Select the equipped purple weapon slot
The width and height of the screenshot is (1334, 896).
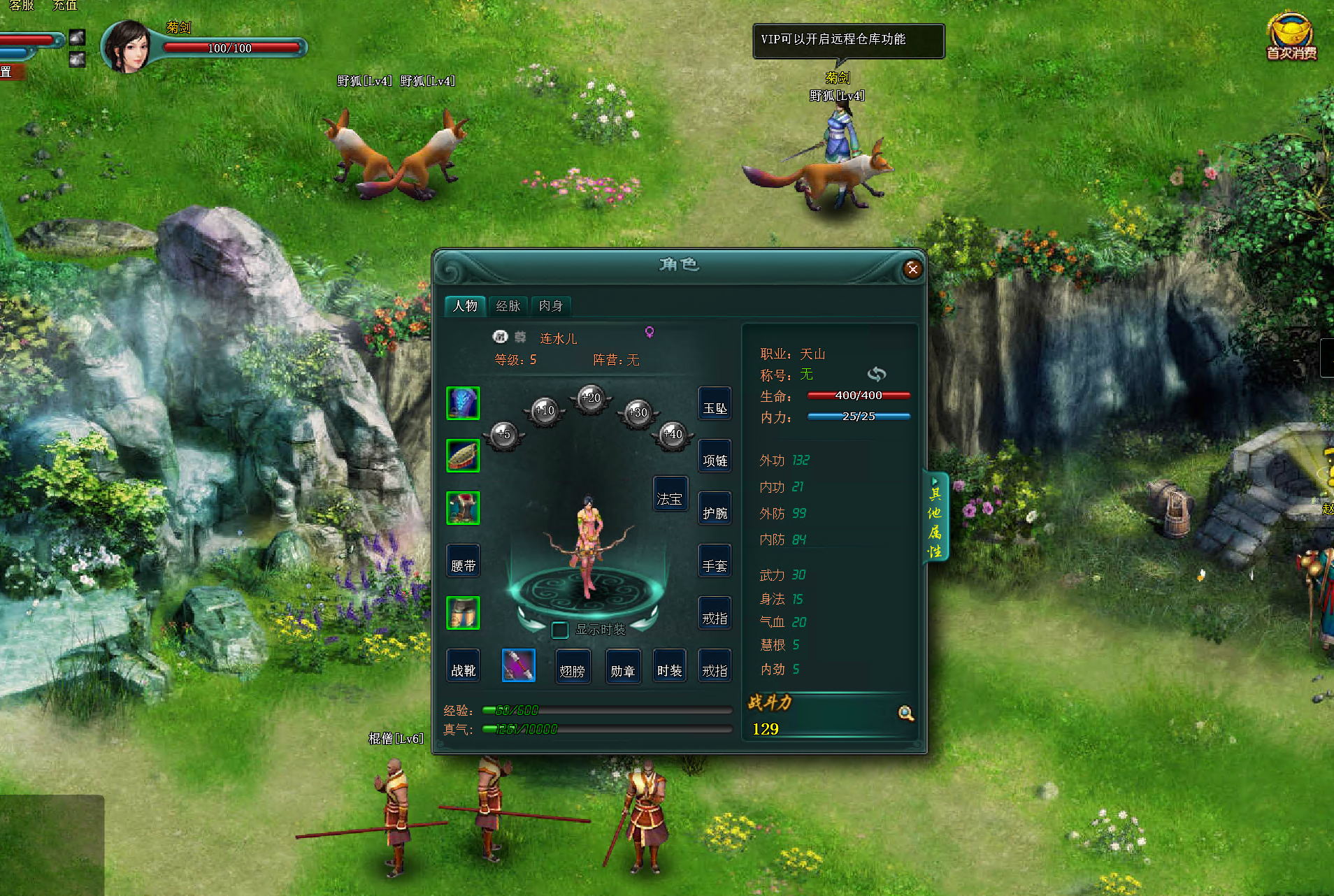[519, 665]
